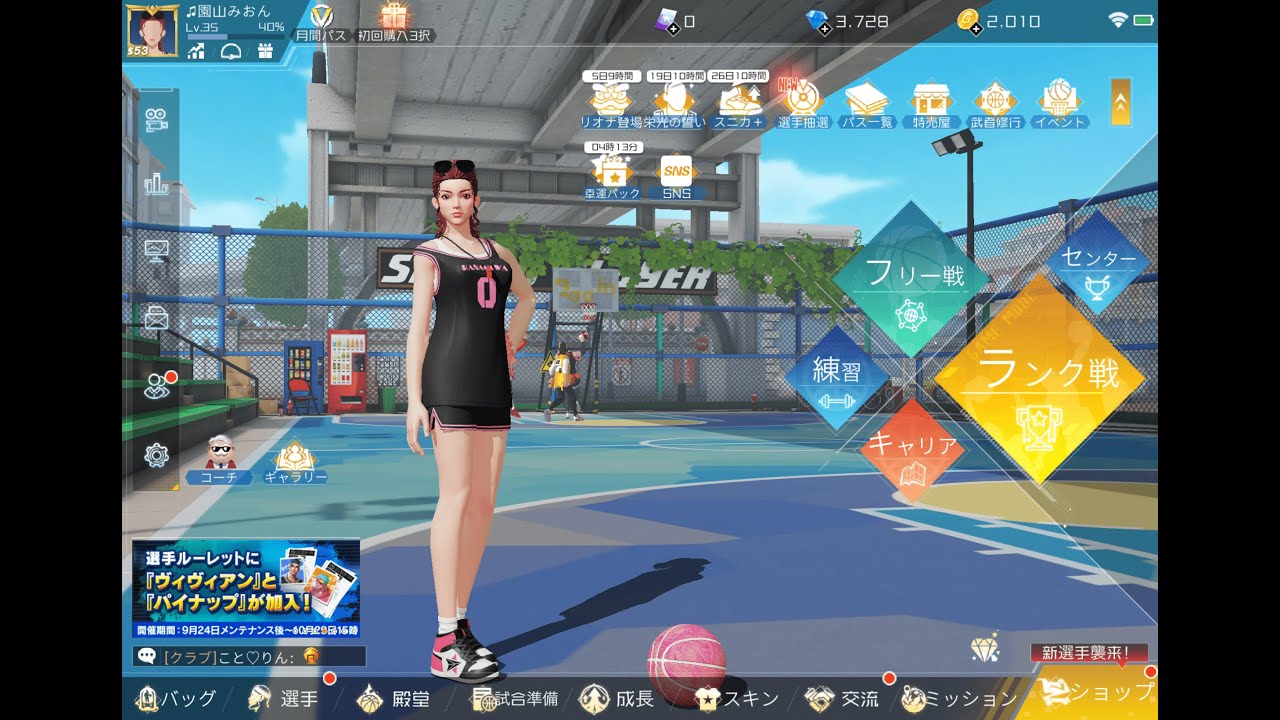This screenshot has height=720, width=1280.
Task: View the player roulette promo banner
Action: [246, 588]
